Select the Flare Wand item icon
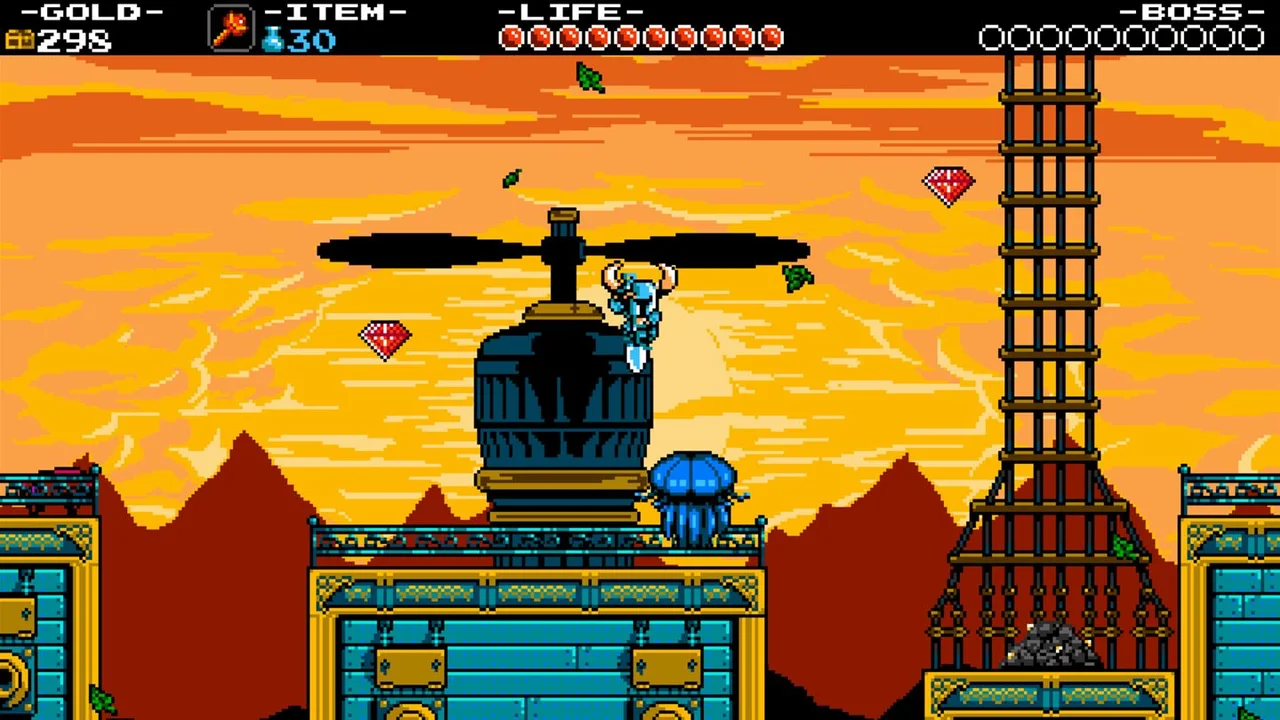Image resolution: width=1280 pixels, height=720 pixels. (x=230, y=28)
